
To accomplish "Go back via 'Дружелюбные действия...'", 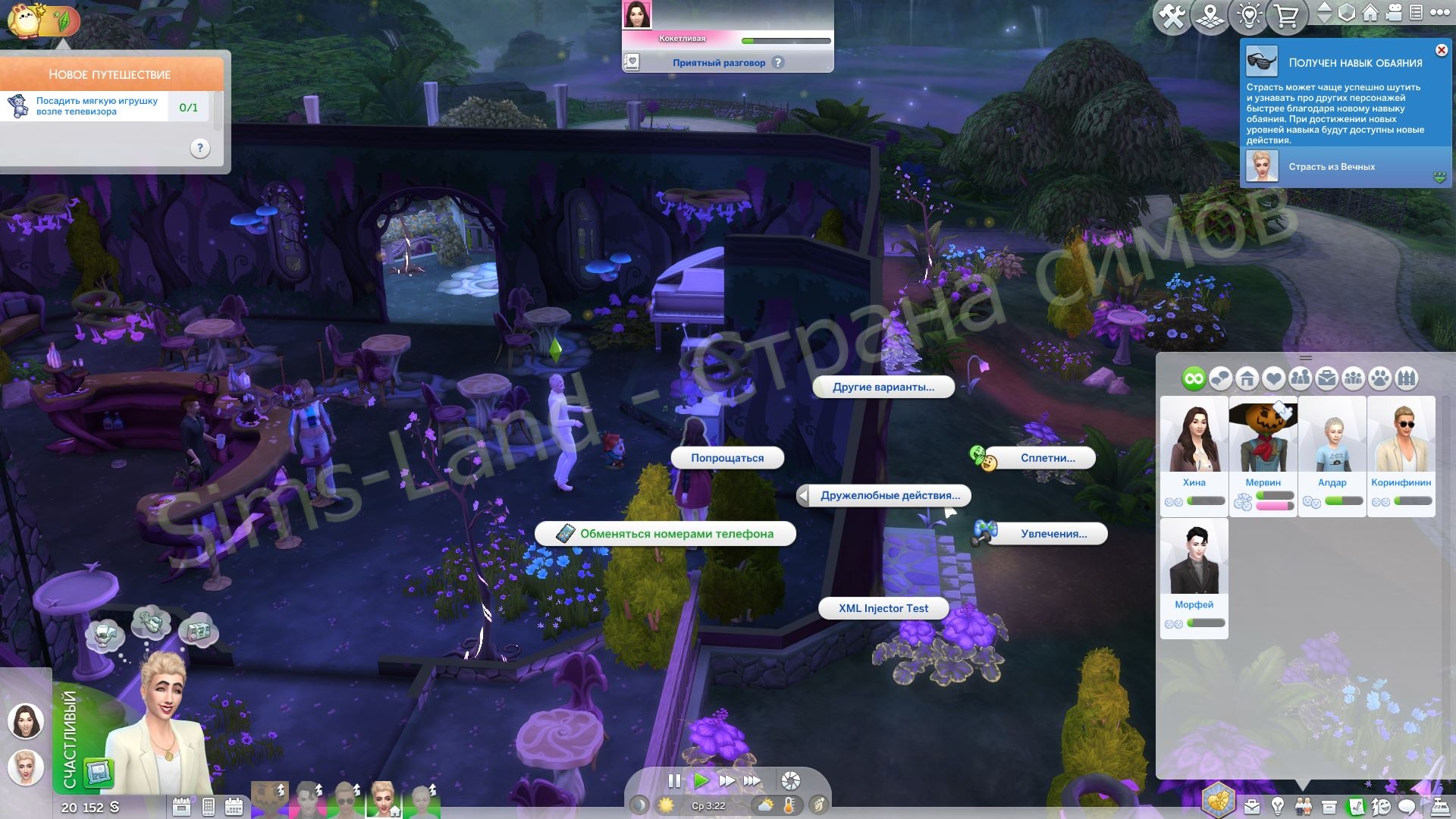I will point(890,496).
